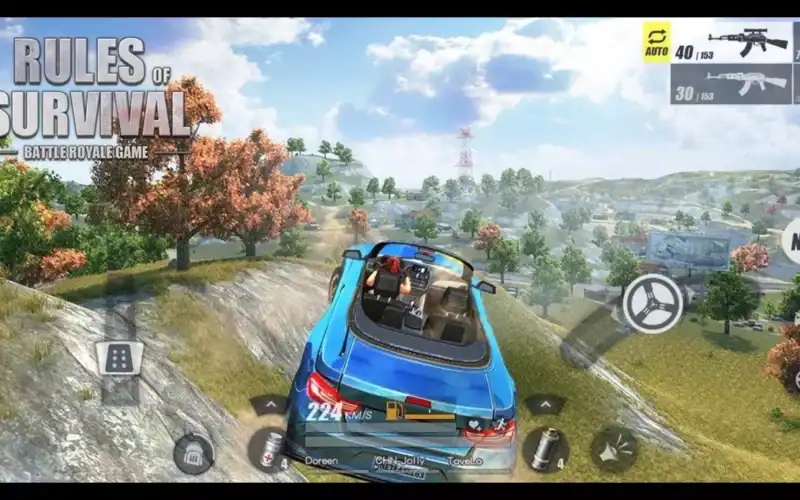Toggle the yellow AUTO fire mode button
Image resolution: width=800 pixels, height=500 pixels.
[x=656, y=42]
